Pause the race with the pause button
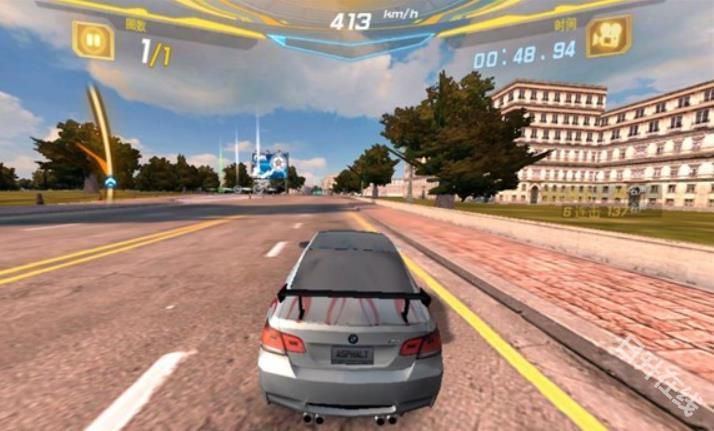This screenshot has height=431, width=714. [x=93, y=41]
